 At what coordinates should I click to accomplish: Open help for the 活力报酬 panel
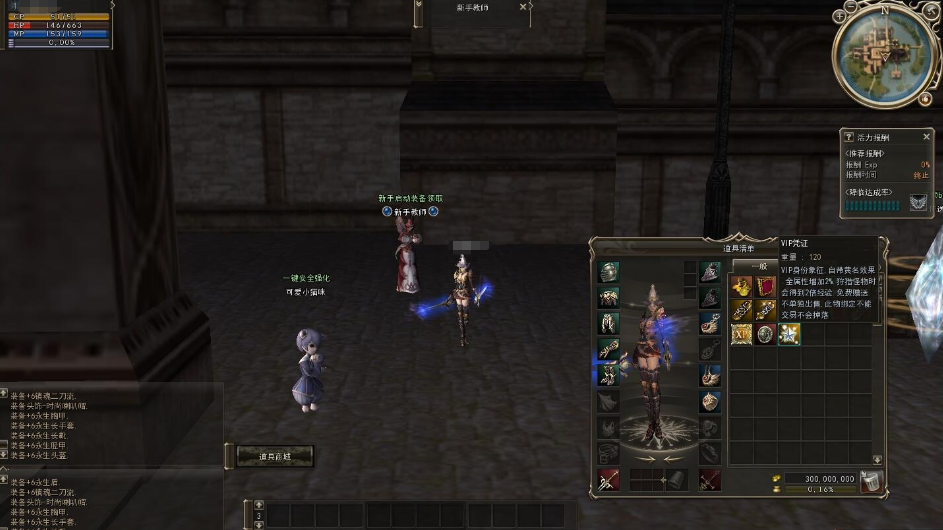click(849, 137)
